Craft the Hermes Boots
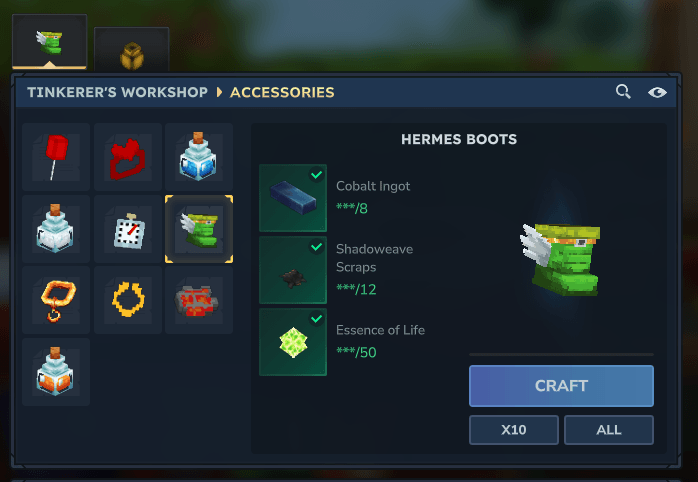The image size is (698, 482). [x=561, y=386]
